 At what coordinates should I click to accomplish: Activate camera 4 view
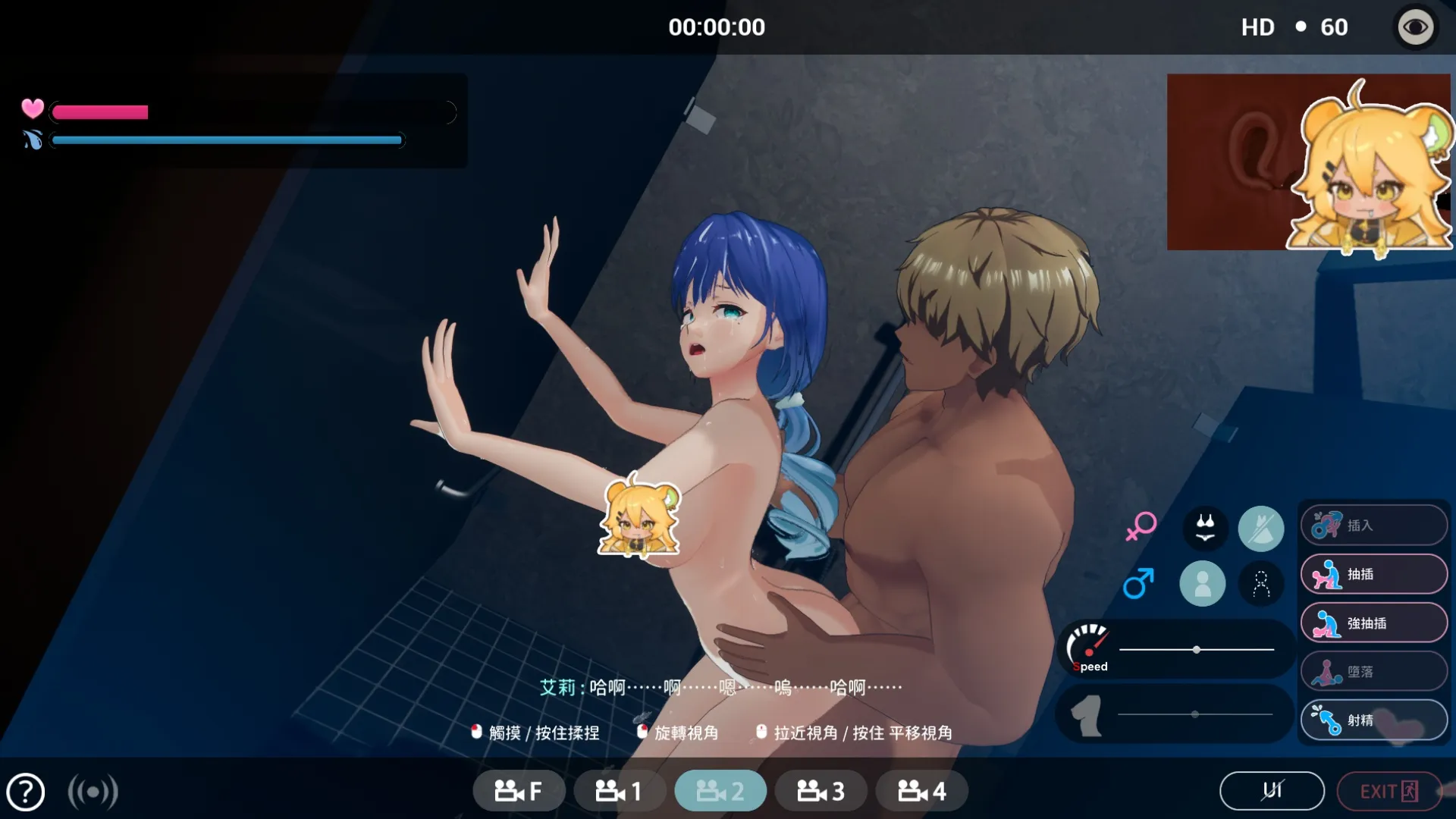pyautogui.click(x=921, y=792)
